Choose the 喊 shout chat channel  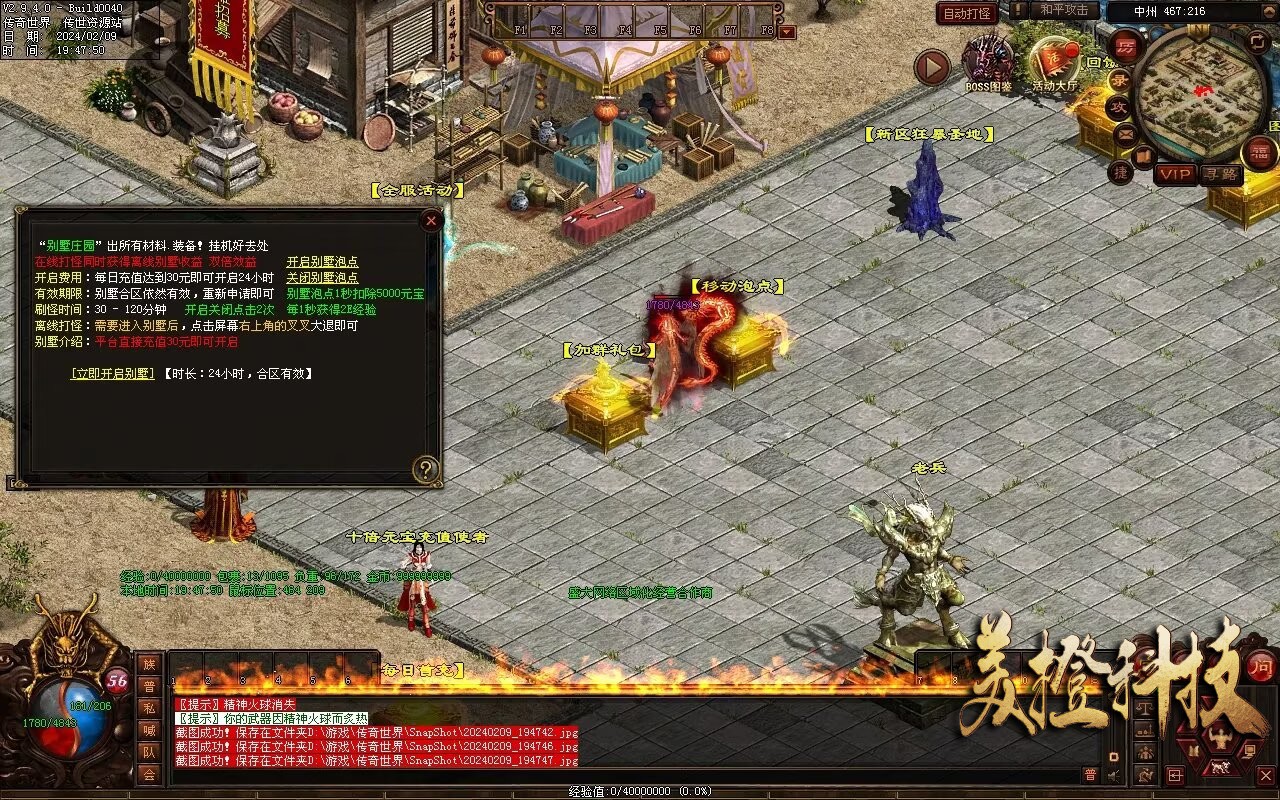tap(149, 730)
